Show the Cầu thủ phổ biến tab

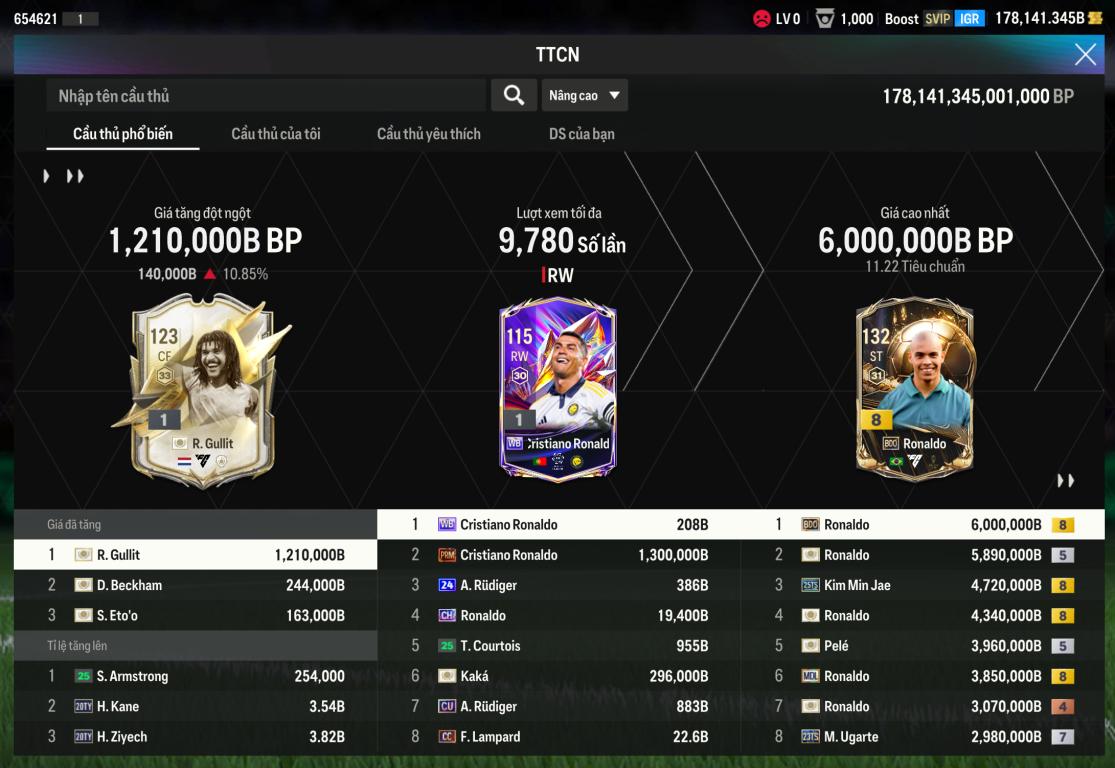coord(123,134)
